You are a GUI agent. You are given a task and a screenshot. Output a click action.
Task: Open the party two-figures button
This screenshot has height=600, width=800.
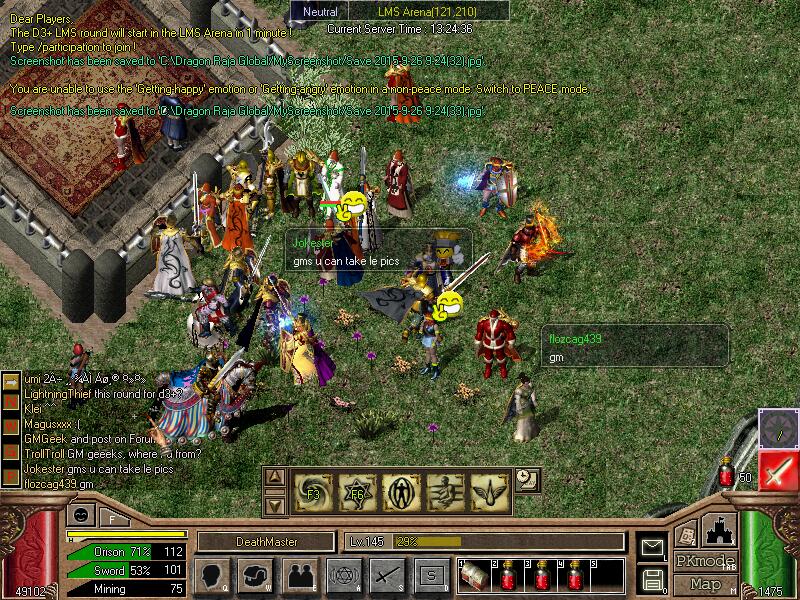300,574
